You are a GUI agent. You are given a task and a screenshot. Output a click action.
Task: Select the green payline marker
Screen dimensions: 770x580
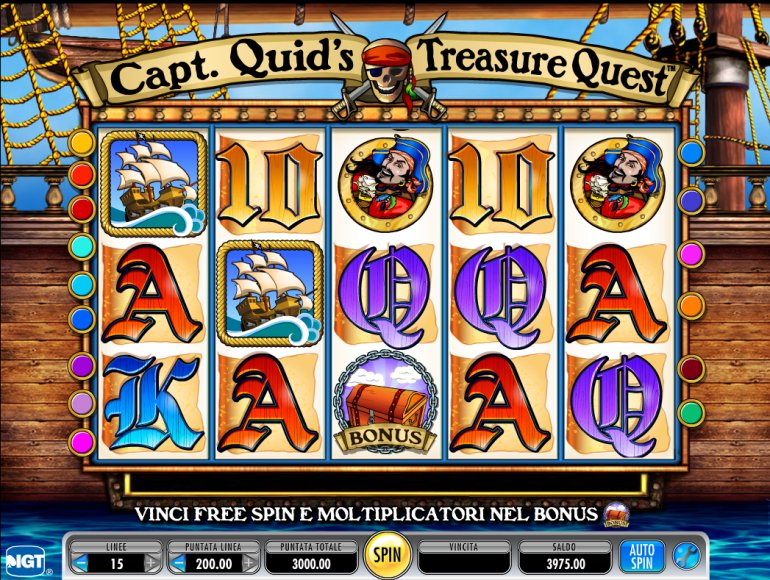691,411
